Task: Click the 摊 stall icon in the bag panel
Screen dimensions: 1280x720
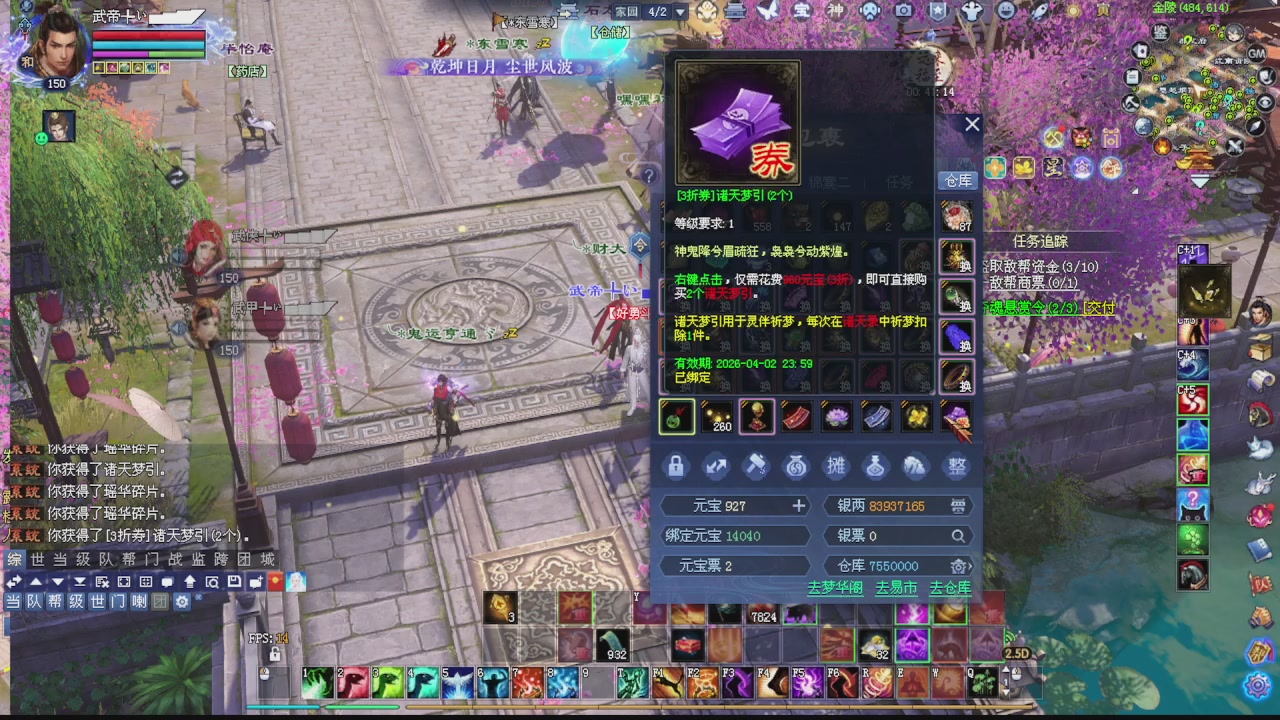Action: coord(836,466)
